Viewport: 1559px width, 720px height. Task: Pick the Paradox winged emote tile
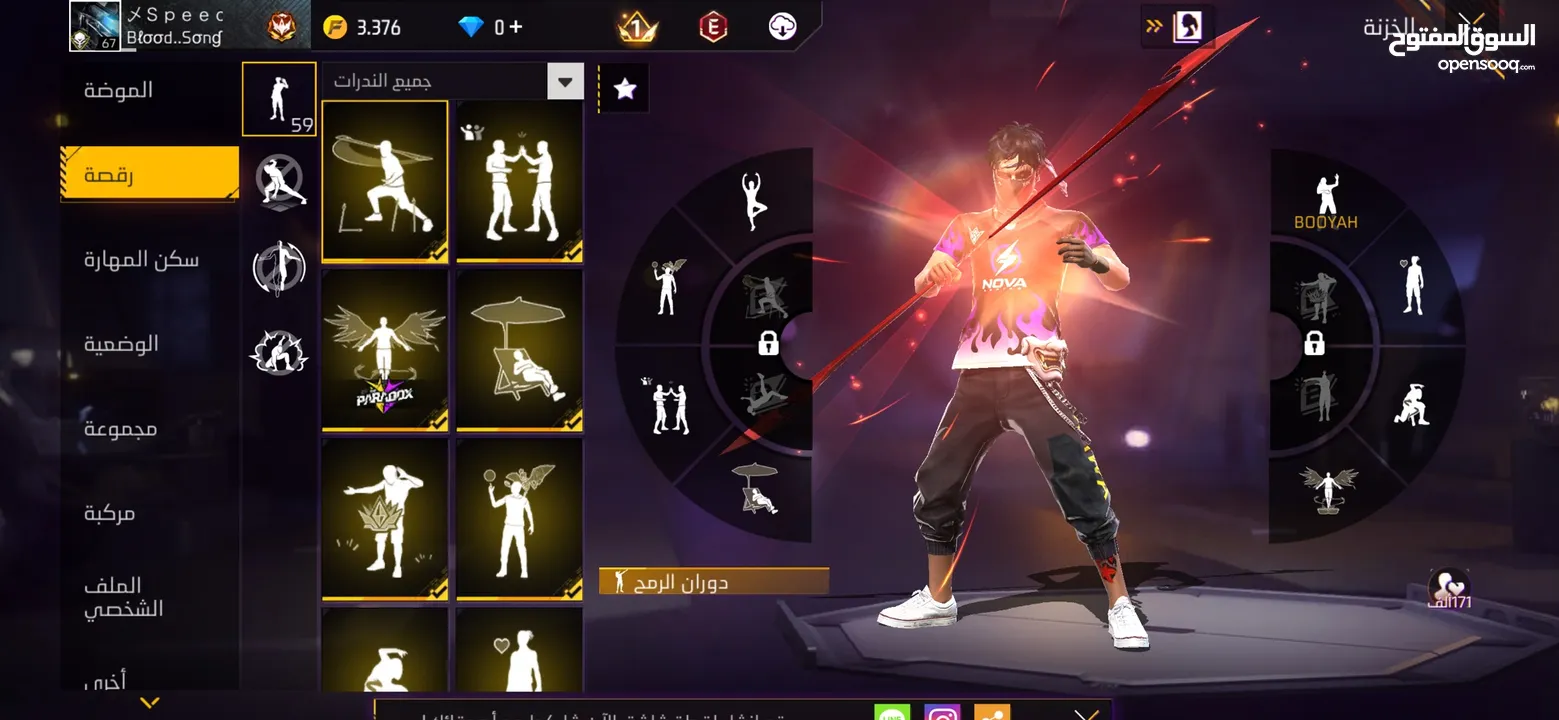(x=385, y=350)
